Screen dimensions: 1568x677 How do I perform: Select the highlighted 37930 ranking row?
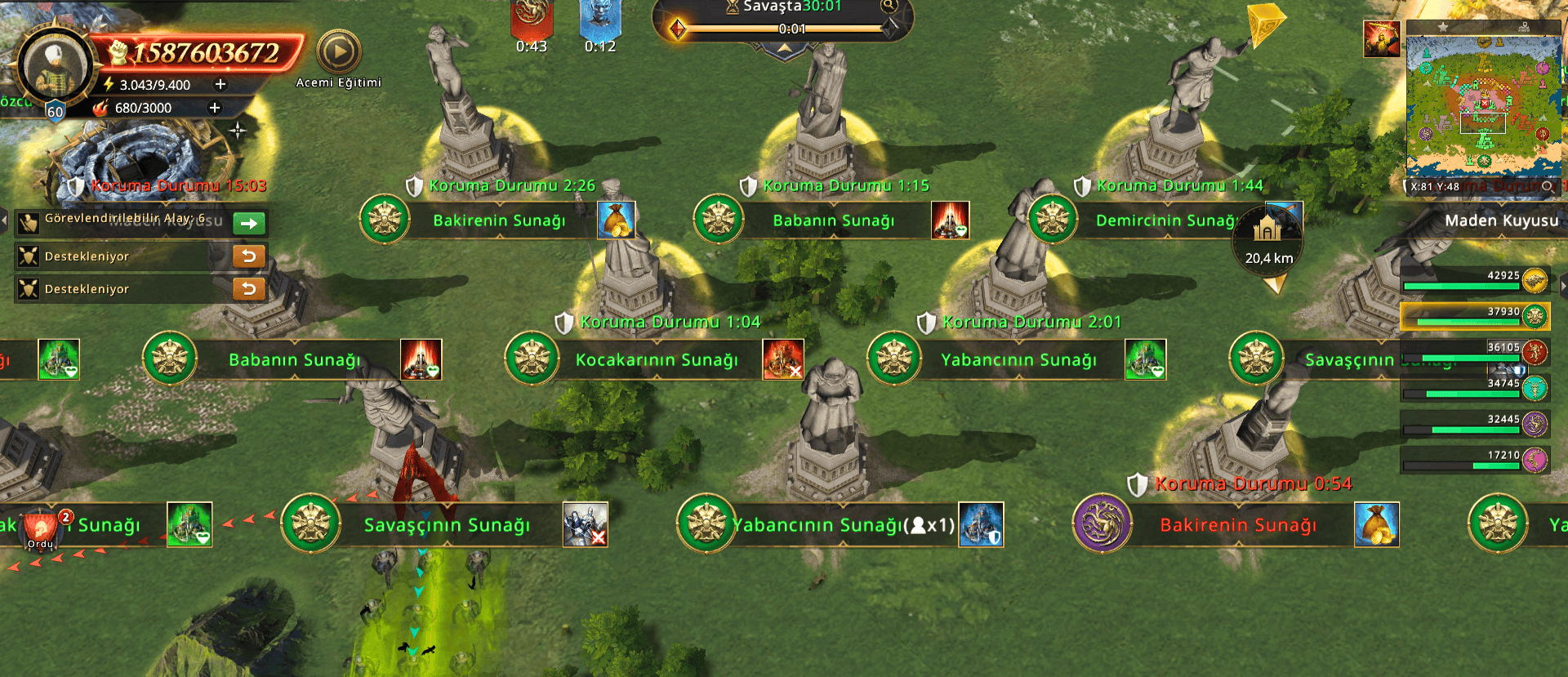tap(1475, 316)
